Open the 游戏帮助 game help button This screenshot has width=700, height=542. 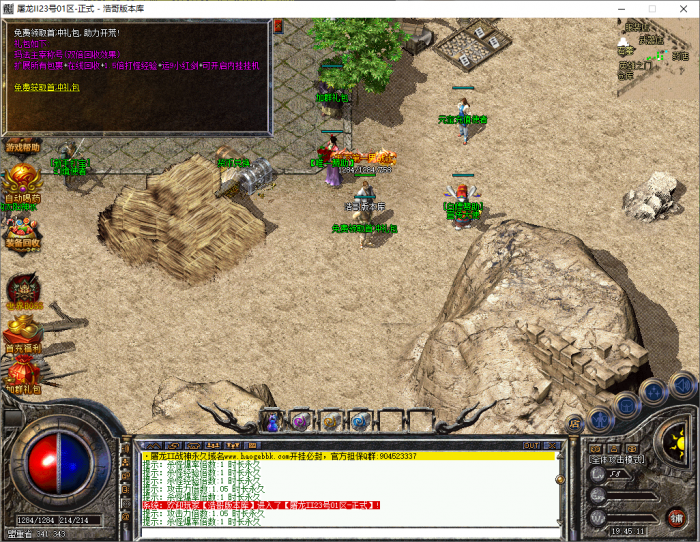(x=23, y=146)
